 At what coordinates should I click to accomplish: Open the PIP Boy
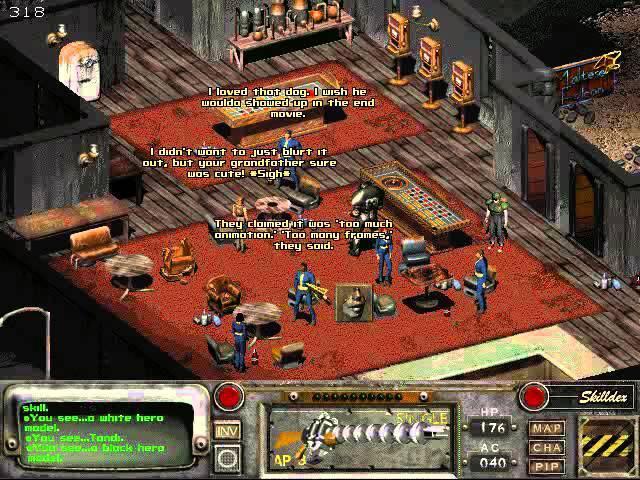coord(547,465)
